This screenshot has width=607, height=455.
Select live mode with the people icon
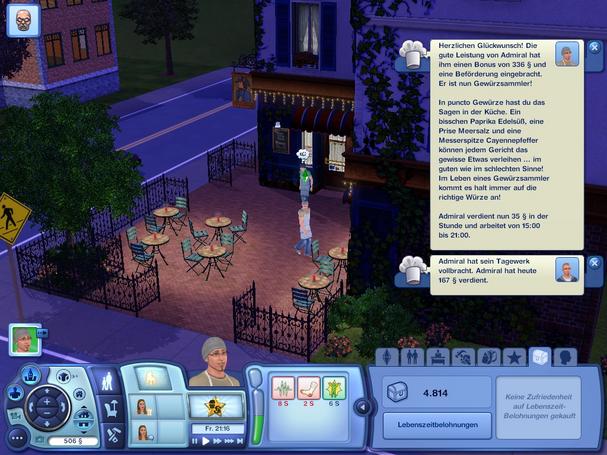click(x=106, y=380)
